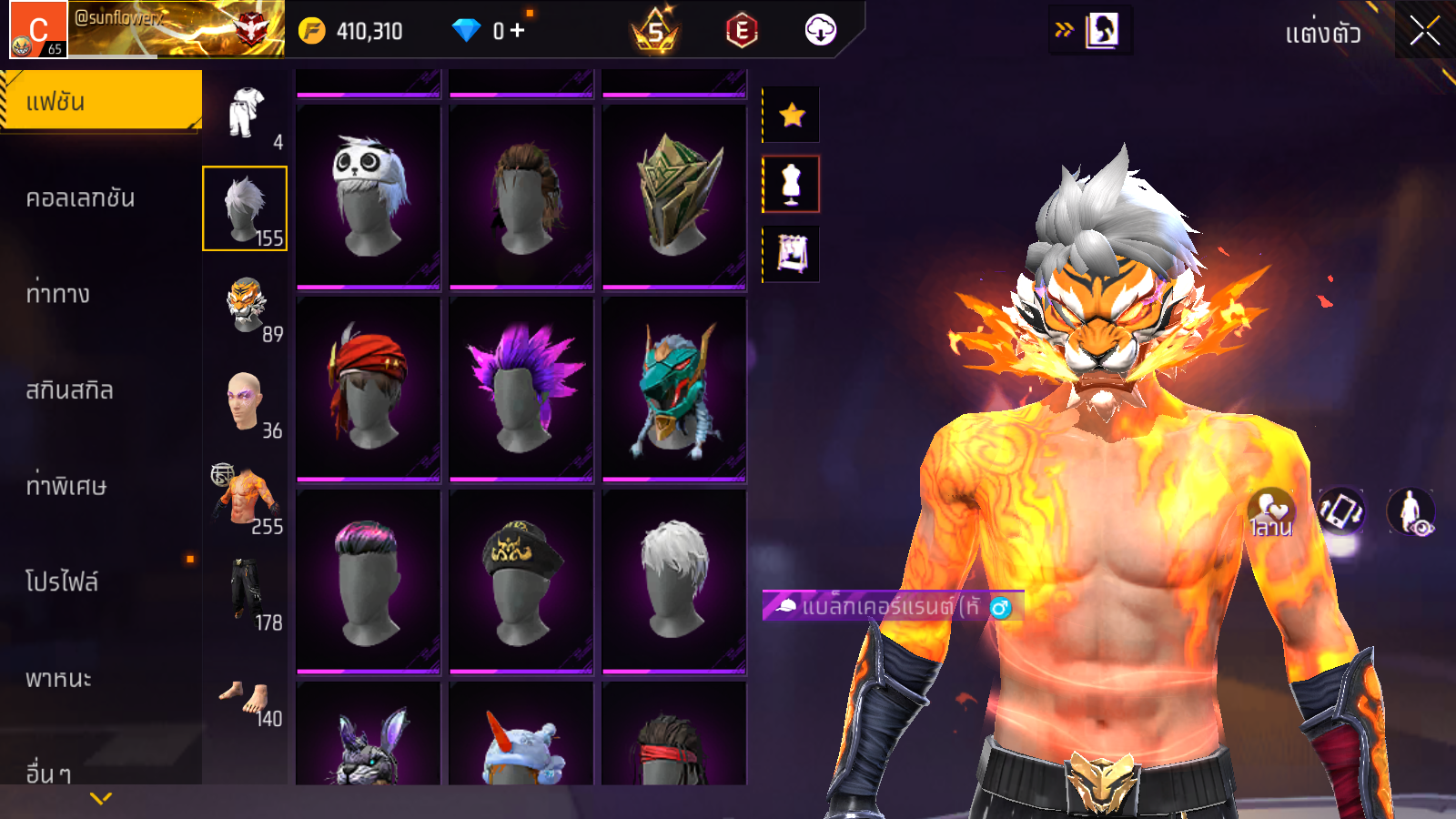Open the cloud download icon
Viewport: 1456px width, 819px height.
pos(820,30)
